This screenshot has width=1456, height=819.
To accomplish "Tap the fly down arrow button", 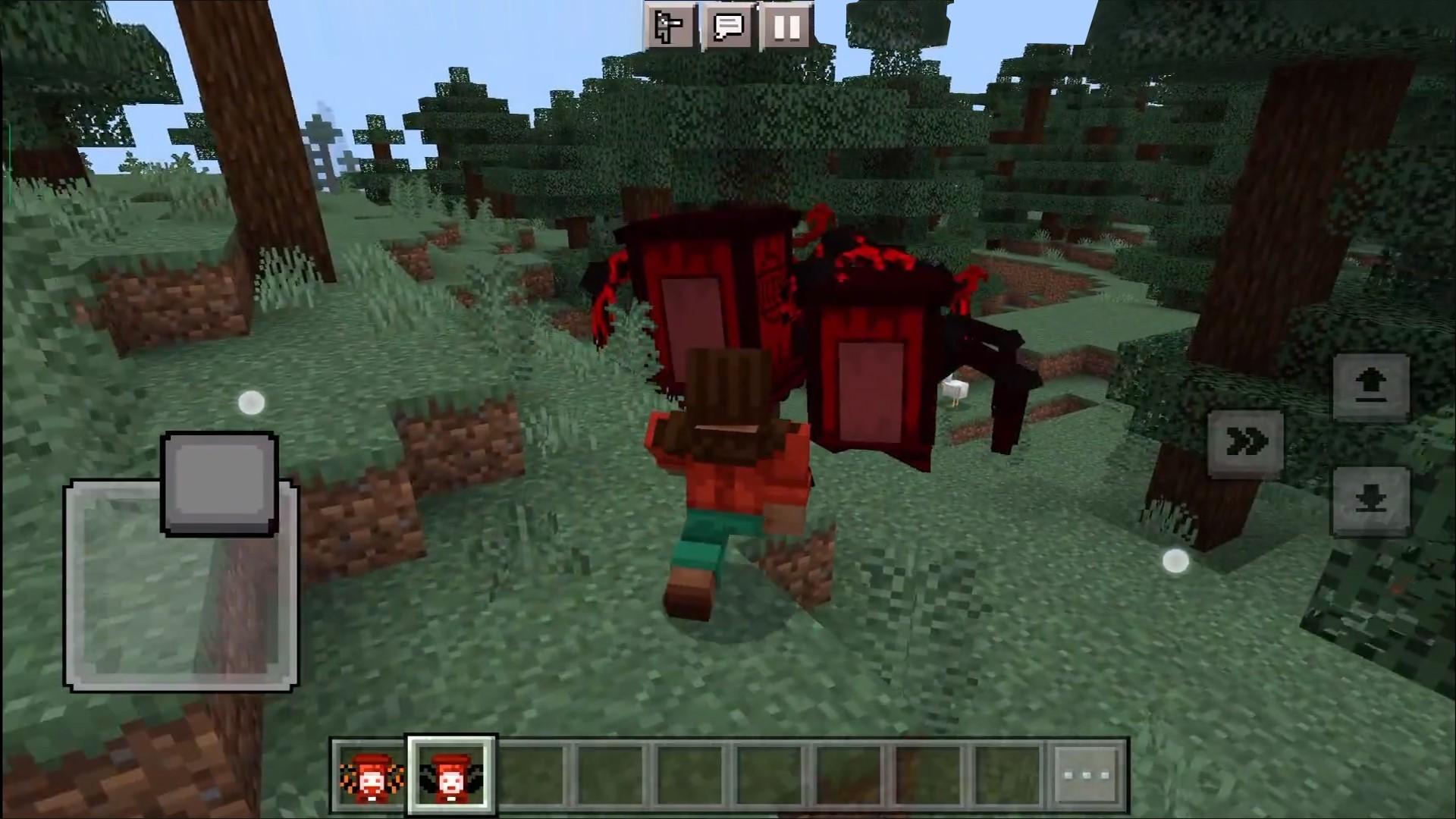I will (x=1370, y=500).
